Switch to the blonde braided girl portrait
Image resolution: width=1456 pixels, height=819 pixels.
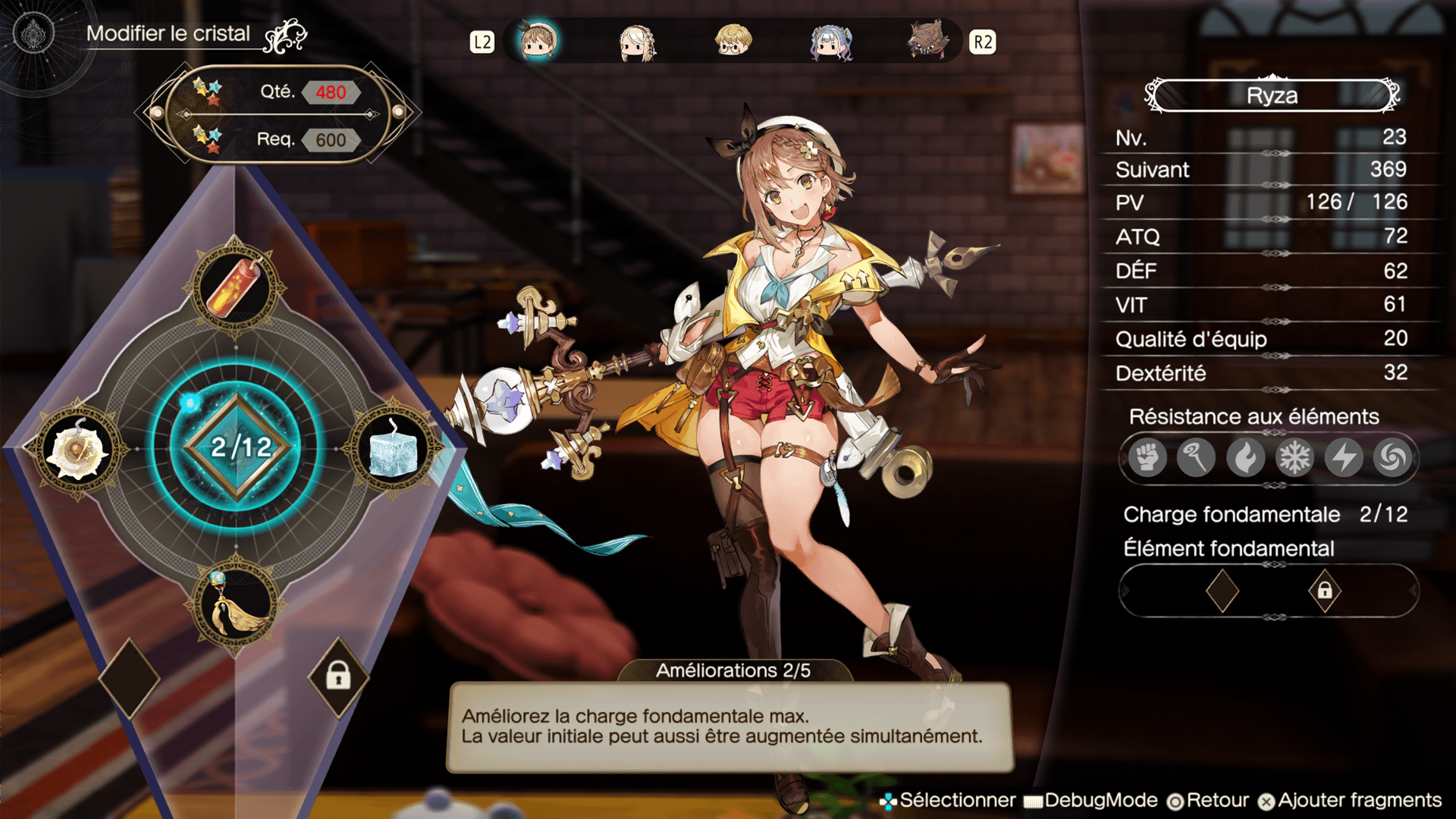pyautogui.click(x=636, y=42)
